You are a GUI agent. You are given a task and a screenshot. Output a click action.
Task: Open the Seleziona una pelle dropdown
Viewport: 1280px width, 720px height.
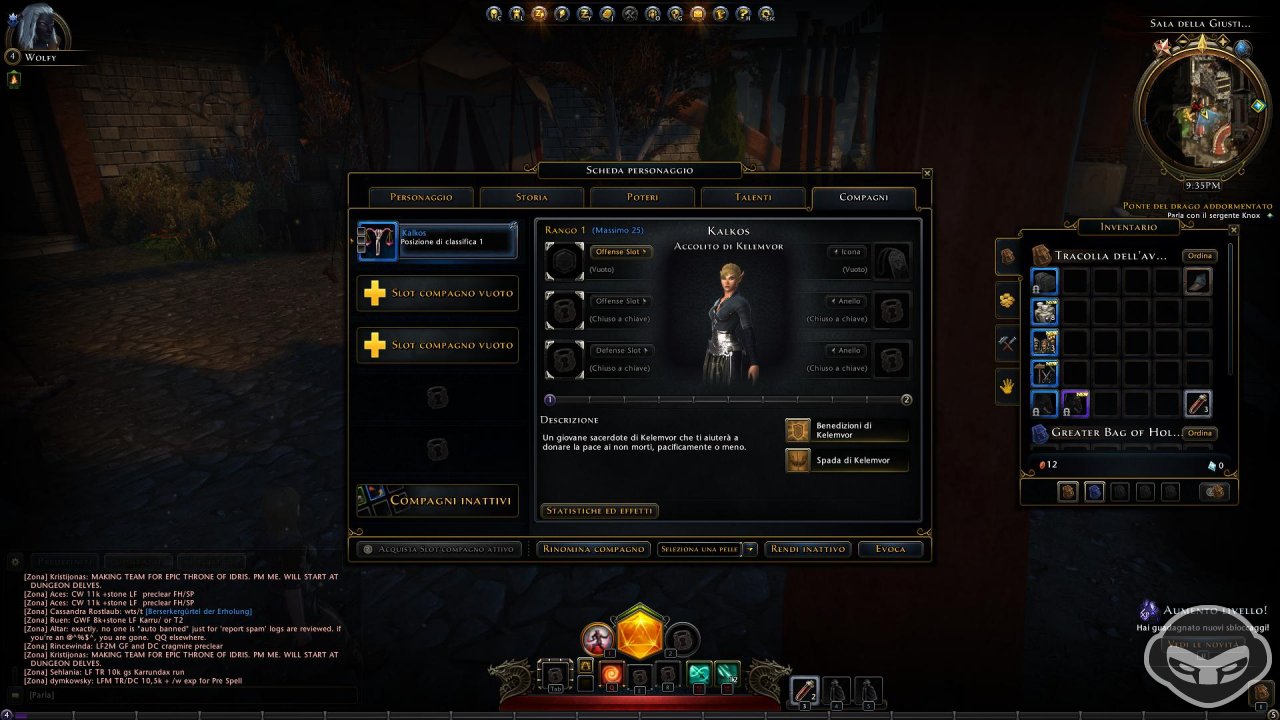pyautogui.click(x=707, y=549)
